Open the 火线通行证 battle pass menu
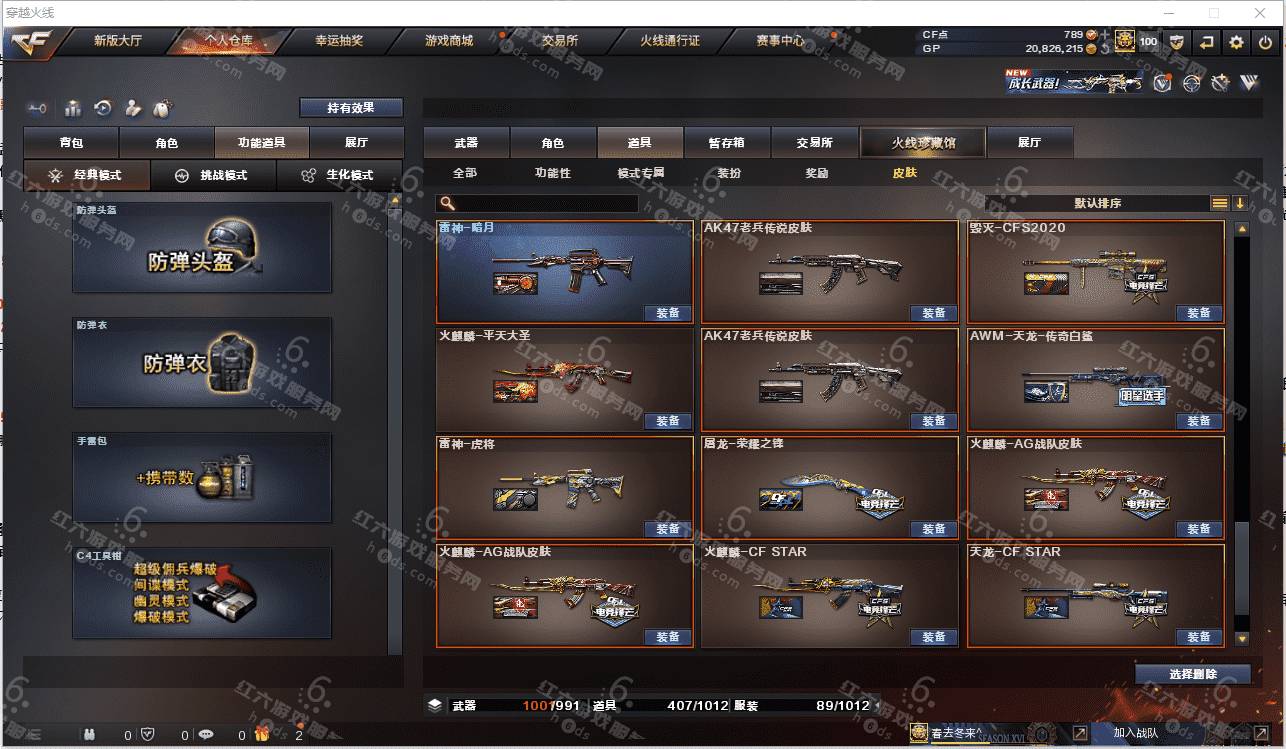This screenshot has height=749, width=1286. pos(670,41)
